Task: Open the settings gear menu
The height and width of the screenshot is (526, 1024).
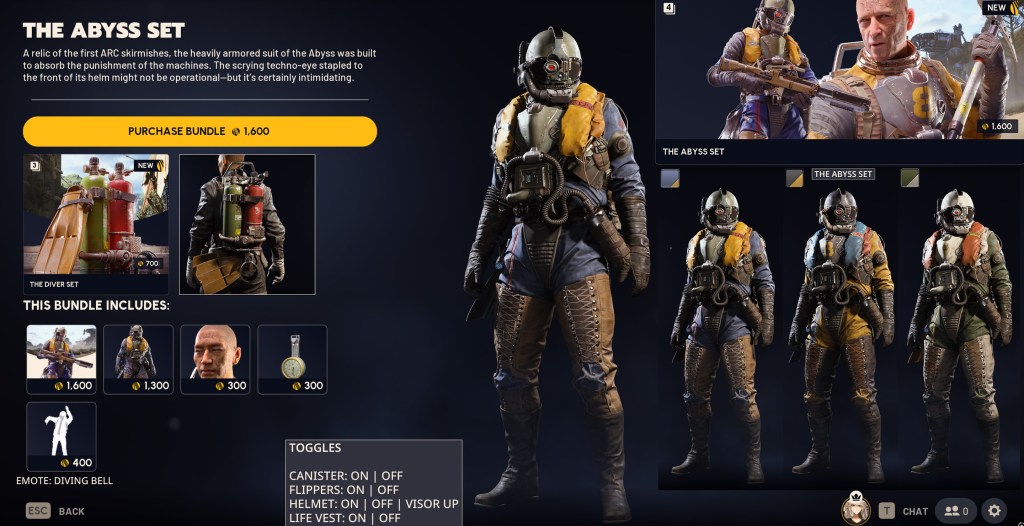Action: [x=993, y=511]
